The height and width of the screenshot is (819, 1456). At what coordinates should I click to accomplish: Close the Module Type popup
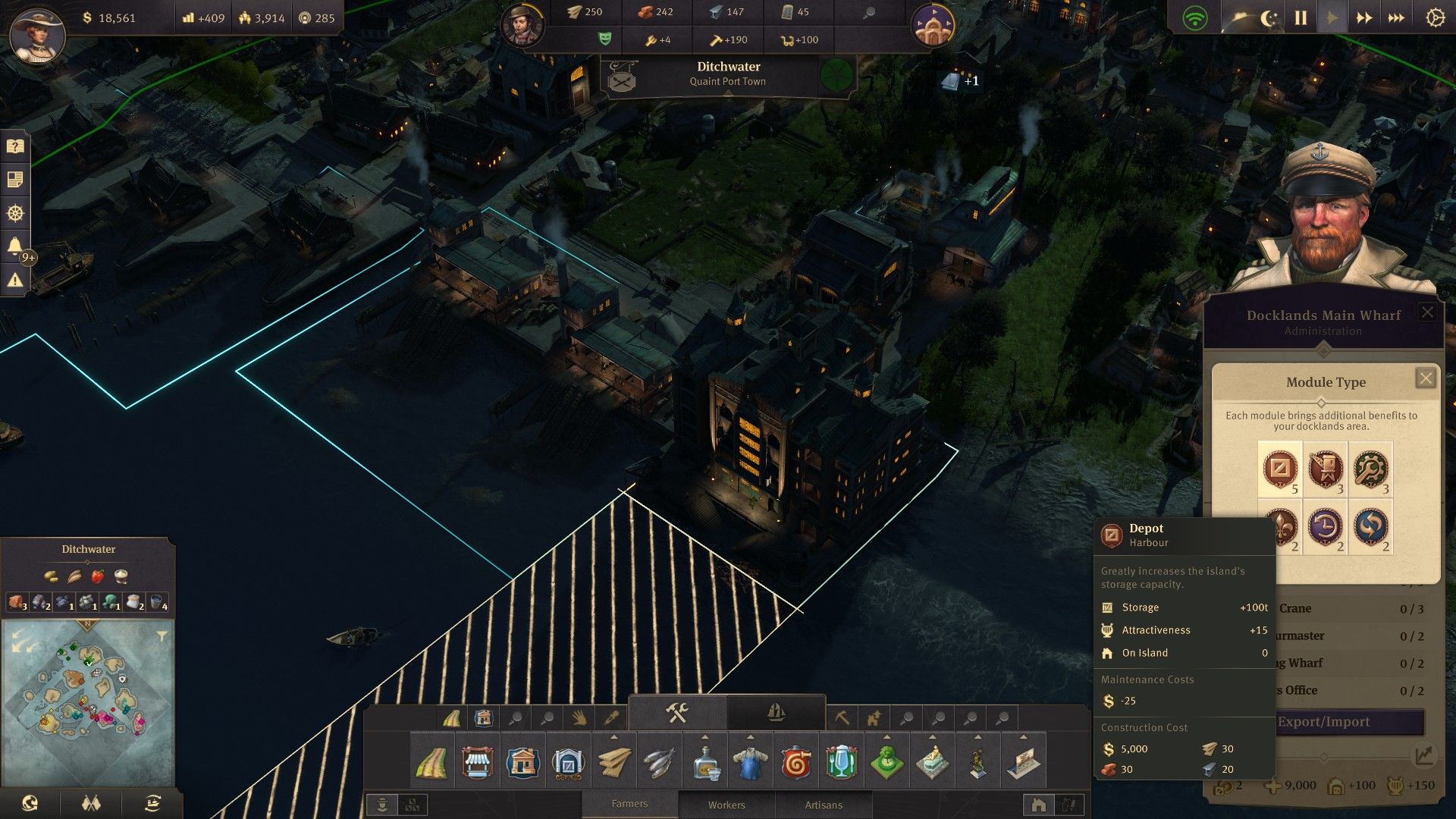[1426, 378]
